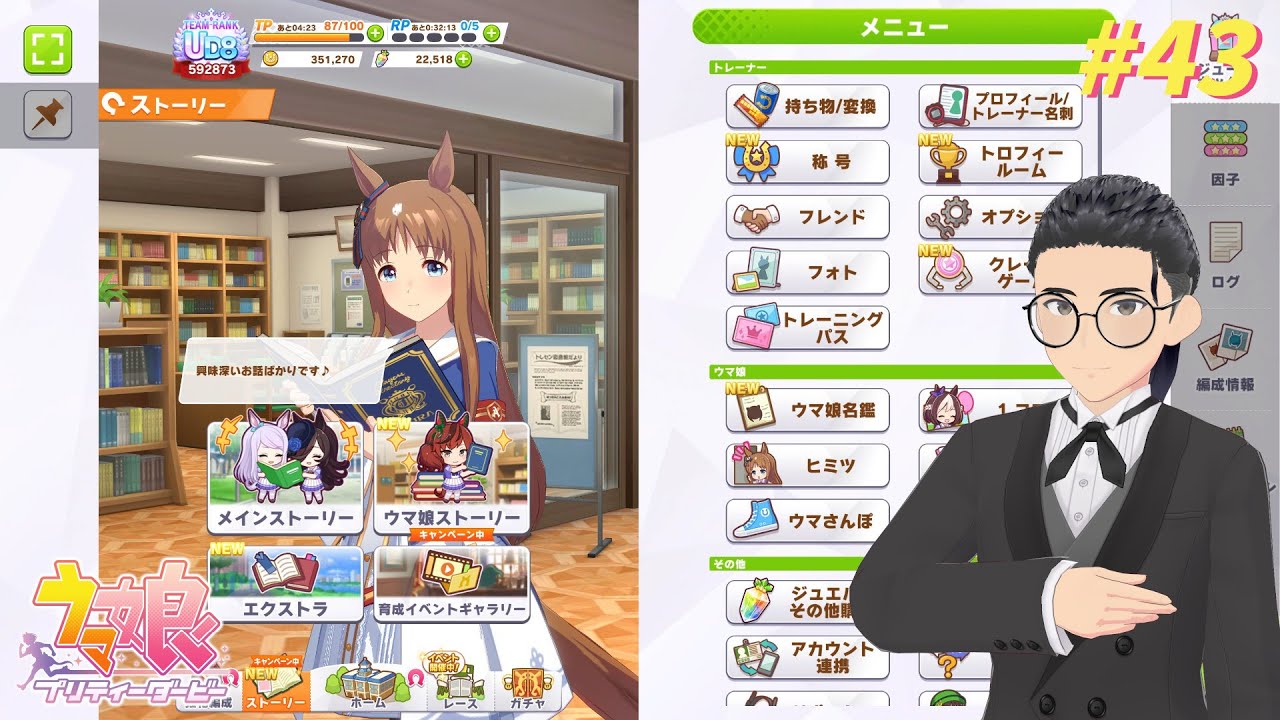
Task: Open 育成イベントギャラリー
Action: [x=451, y=585]
